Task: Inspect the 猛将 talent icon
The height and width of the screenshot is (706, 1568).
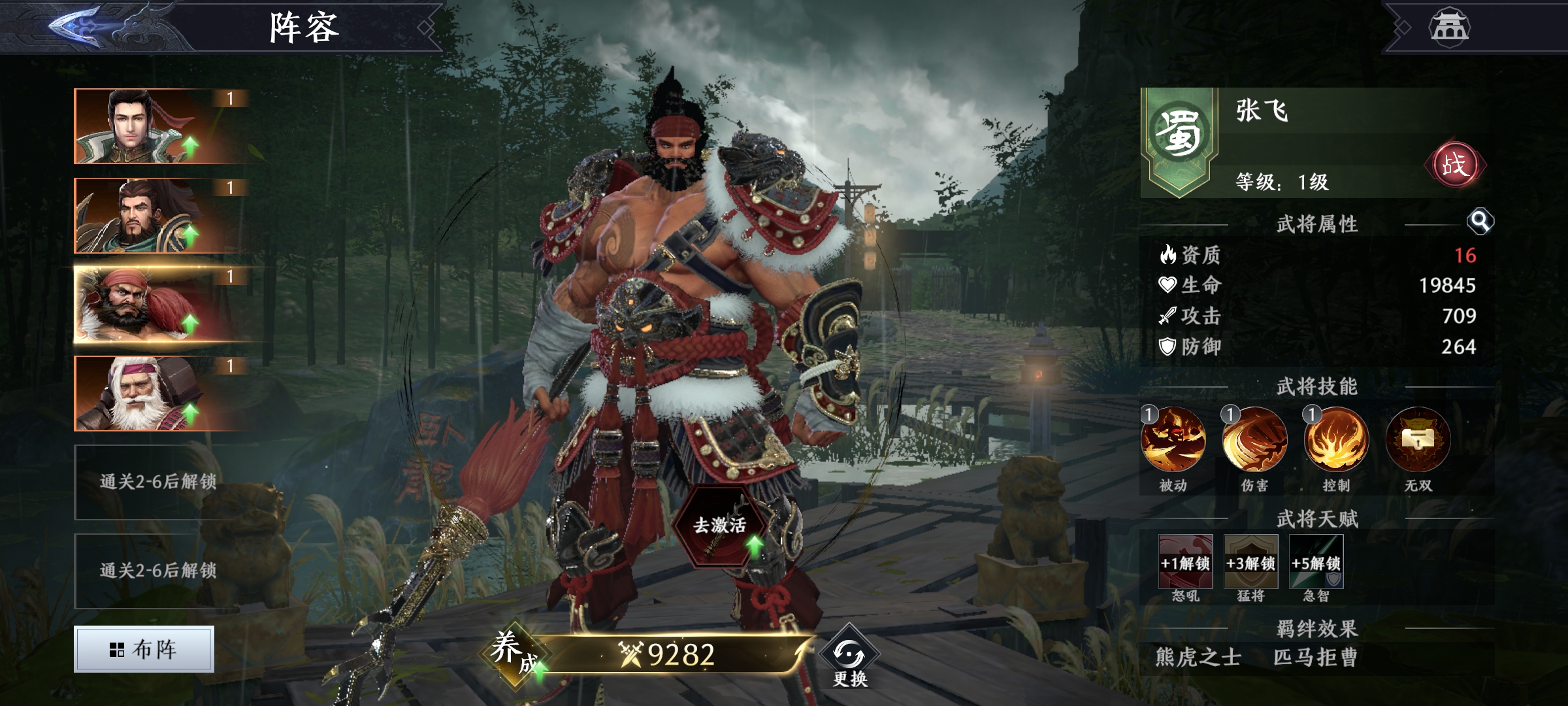Action: pyautogui.click(x=1250, y=562)
